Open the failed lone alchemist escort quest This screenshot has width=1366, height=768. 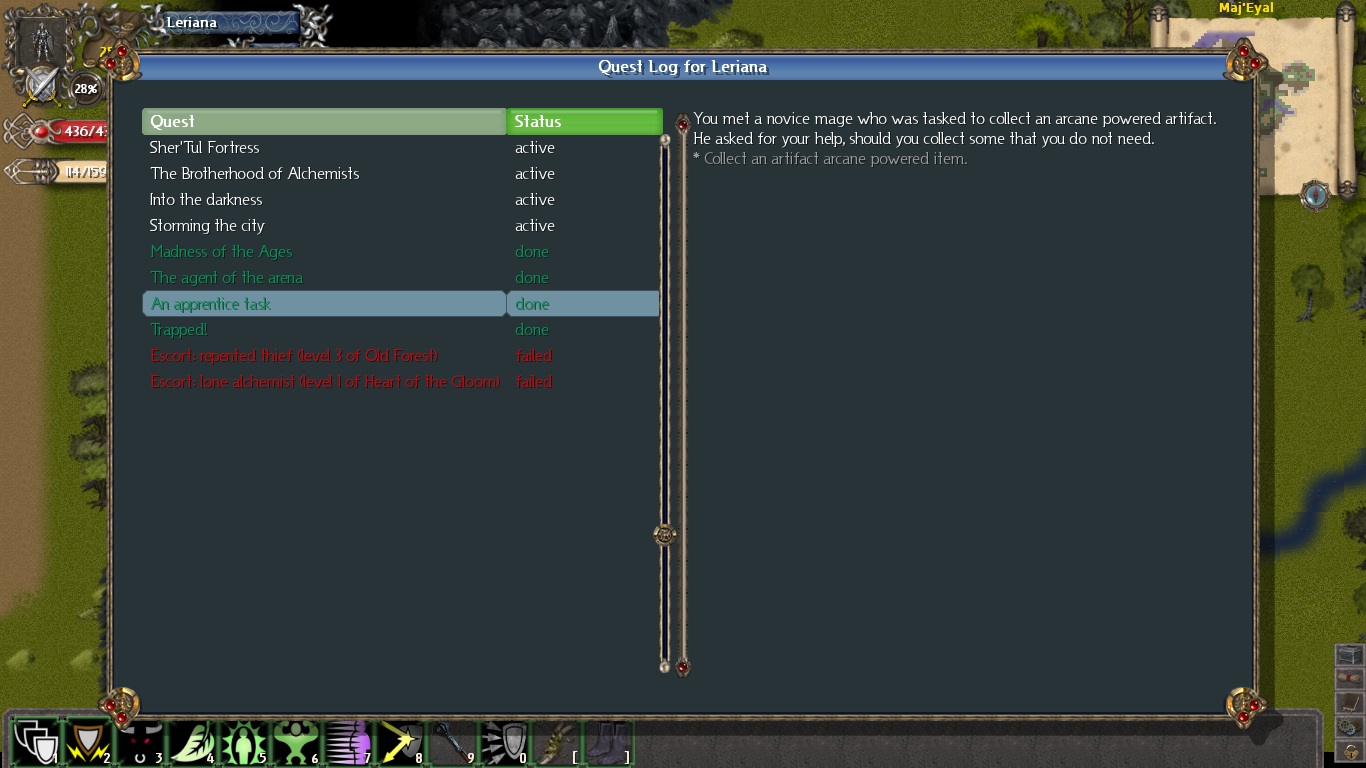(x=325, y=382)
